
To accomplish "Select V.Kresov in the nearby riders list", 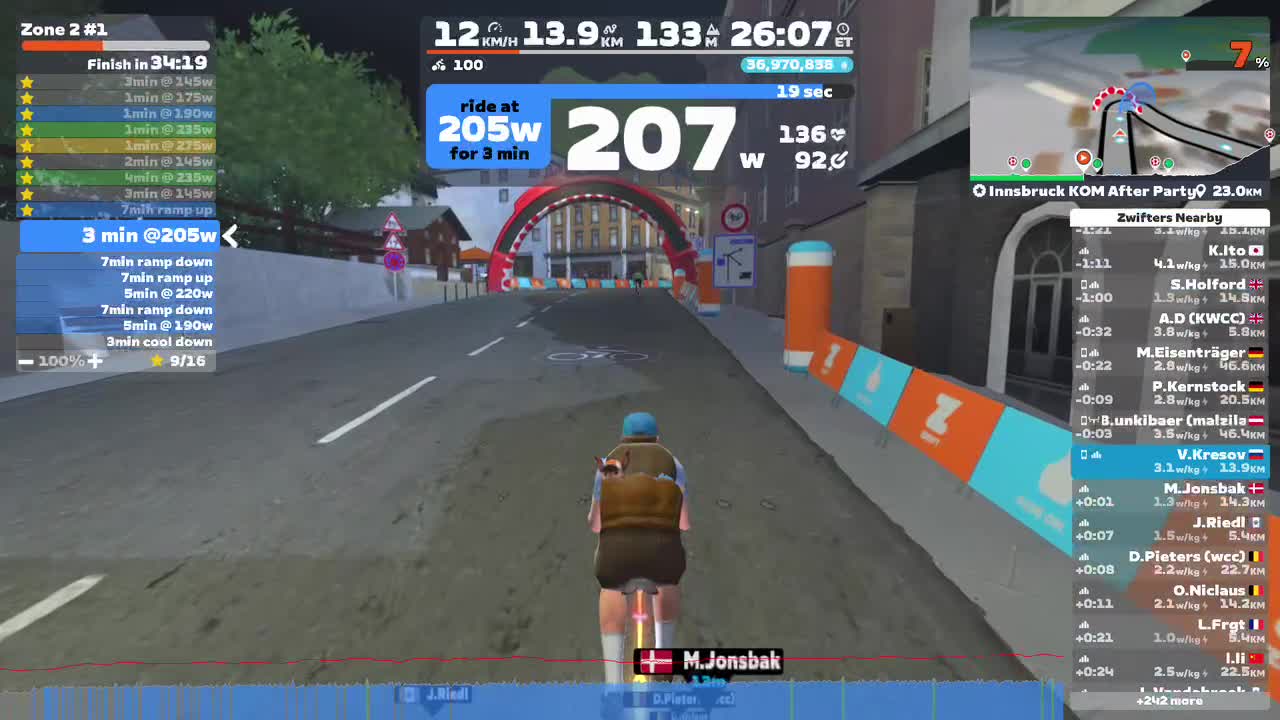I will point(1170,461).
